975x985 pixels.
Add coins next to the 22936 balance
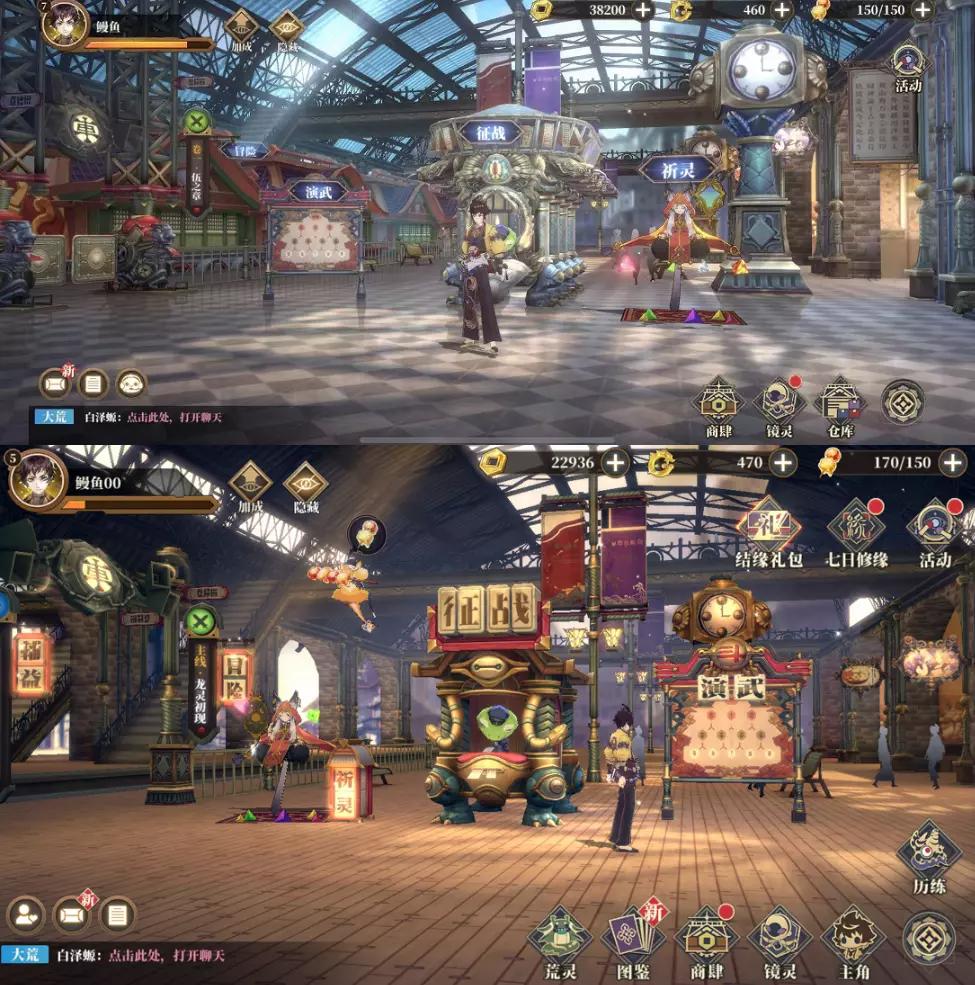[x=614, y=462]
